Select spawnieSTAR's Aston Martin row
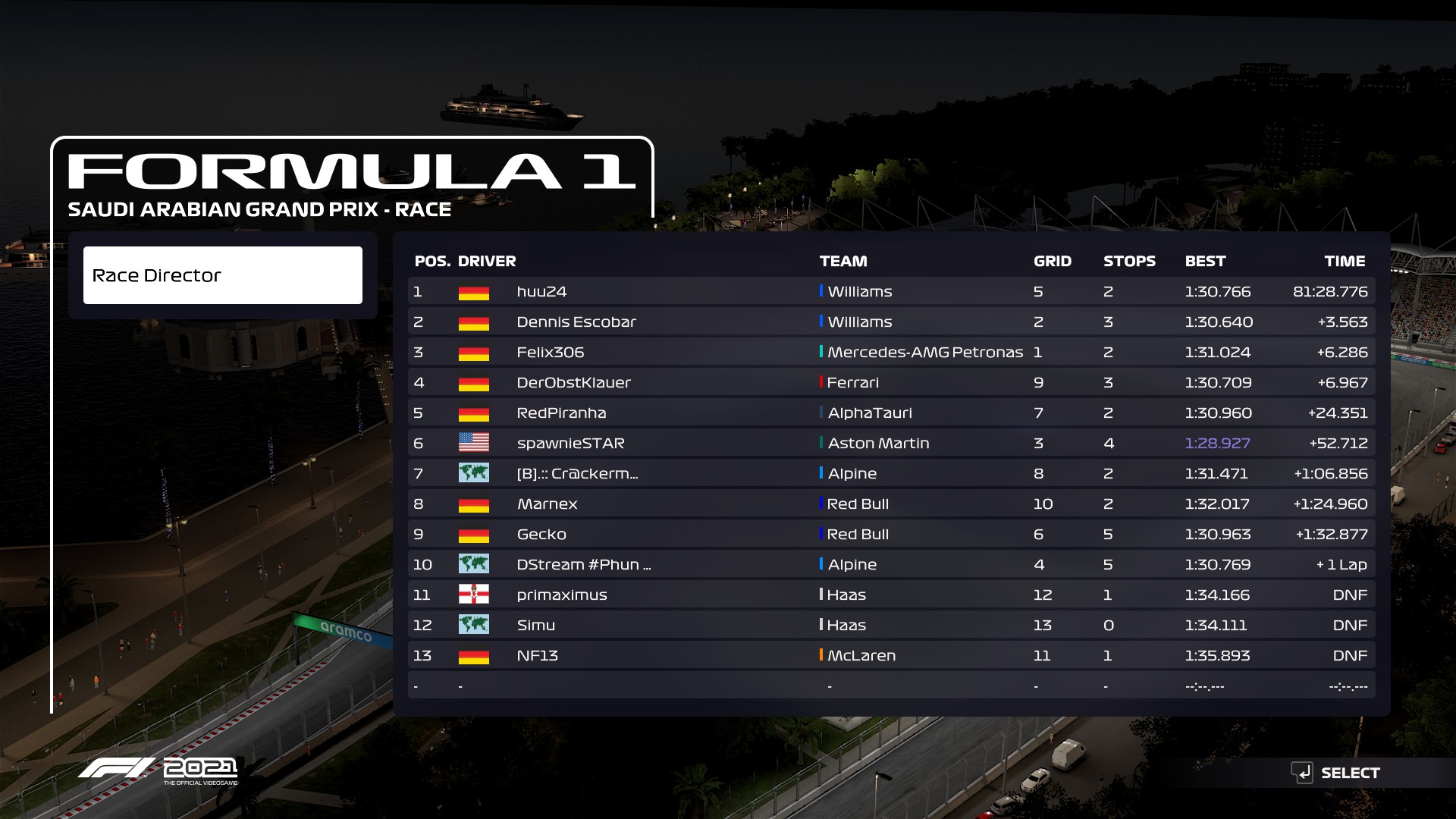Viewport: 1456px width, 819px height. (x=891, y=443)
